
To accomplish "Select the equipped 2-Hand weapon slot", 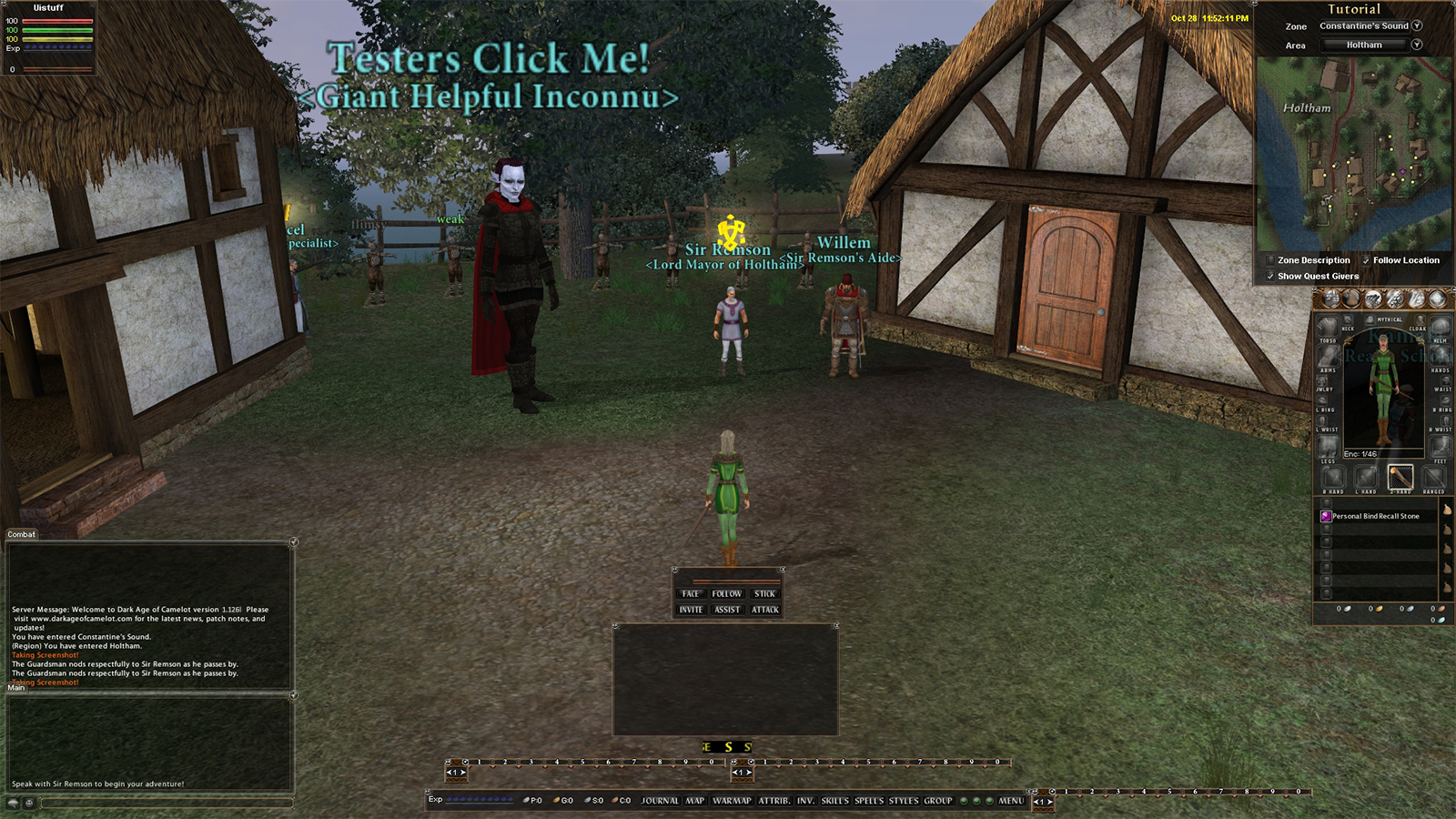I will 1400,476.
